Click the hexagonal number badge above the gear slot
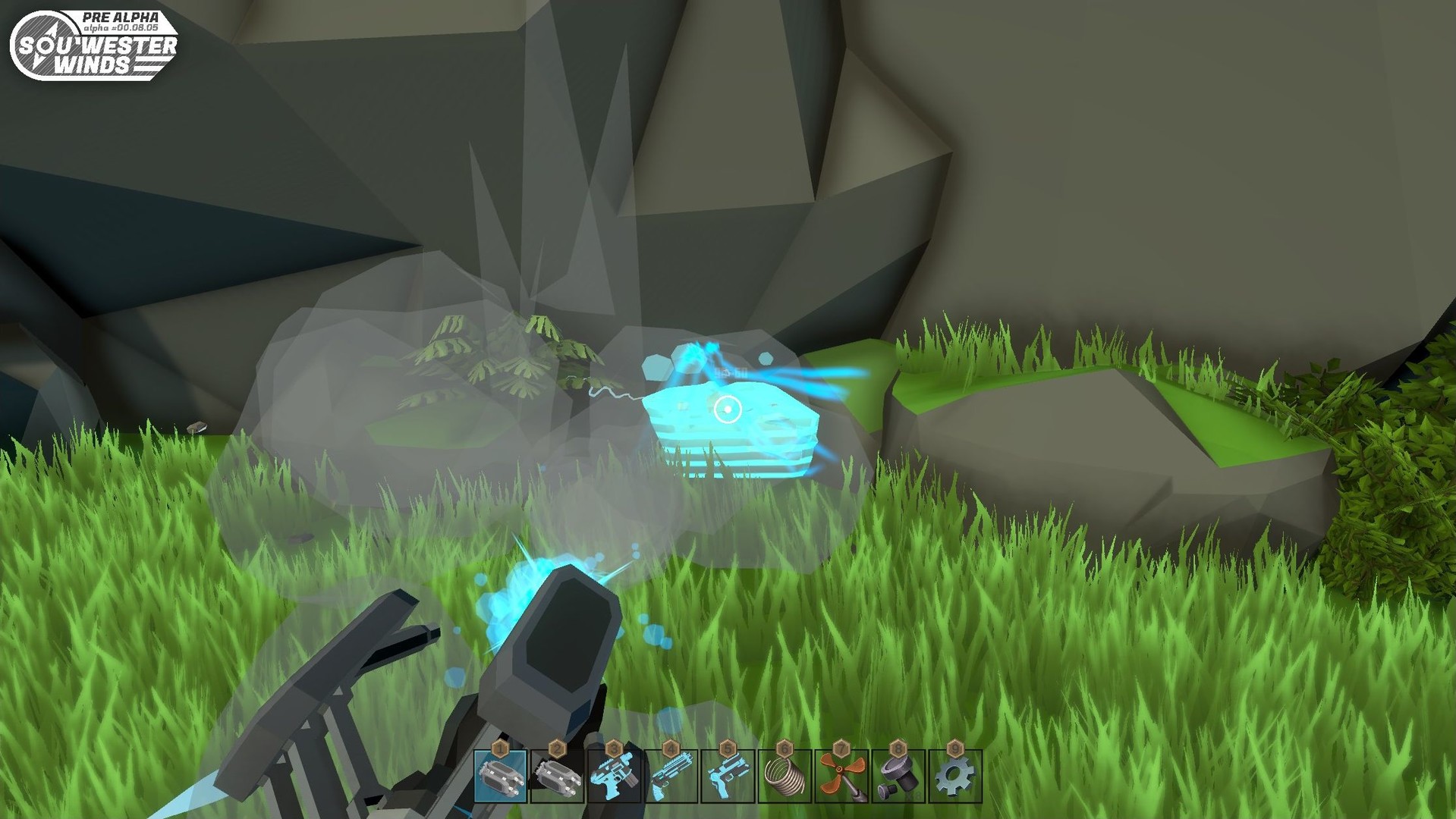The width and height of the screenshot is (1456, 819). click(955, 748)
